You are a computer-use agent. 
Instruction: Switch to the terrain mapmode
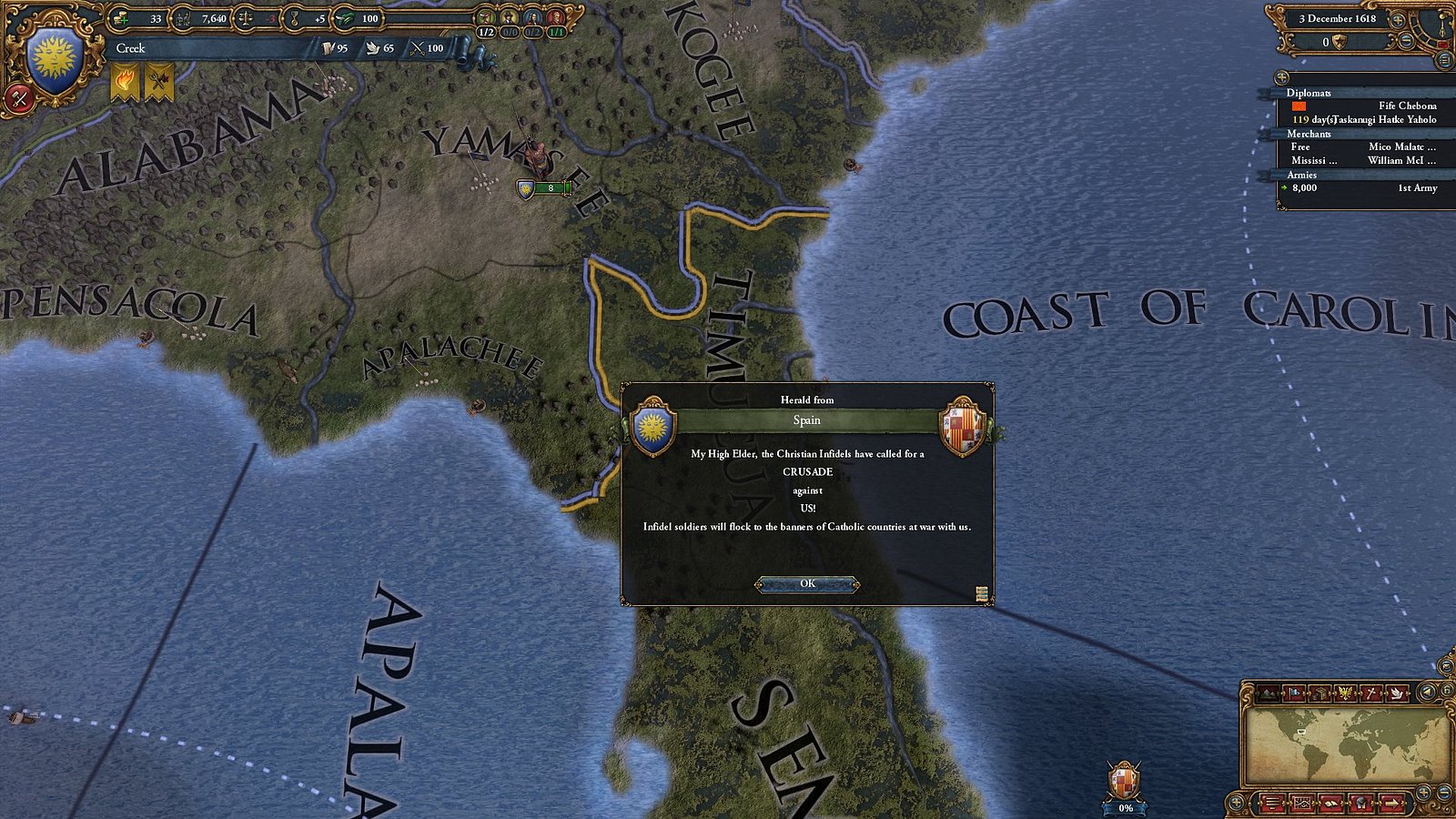(1268, 693)
